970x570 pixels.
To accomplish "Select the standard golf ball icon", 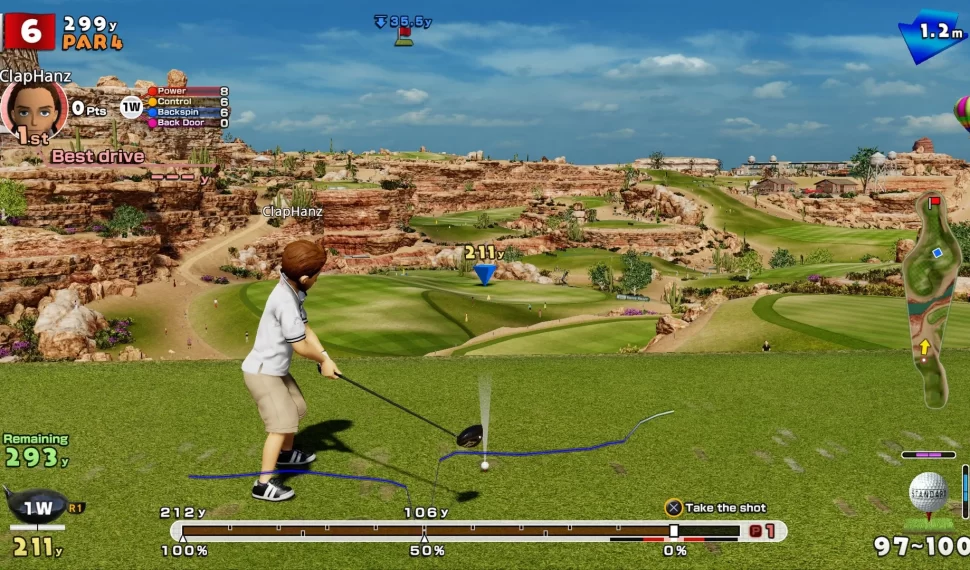I will tap(928, 493).
